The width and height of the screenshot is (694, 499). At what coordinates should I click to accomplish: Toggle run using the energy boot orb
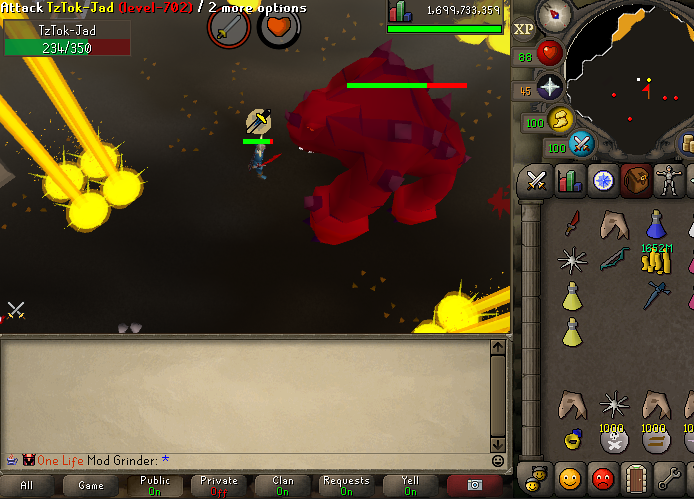tap(559, 119)
